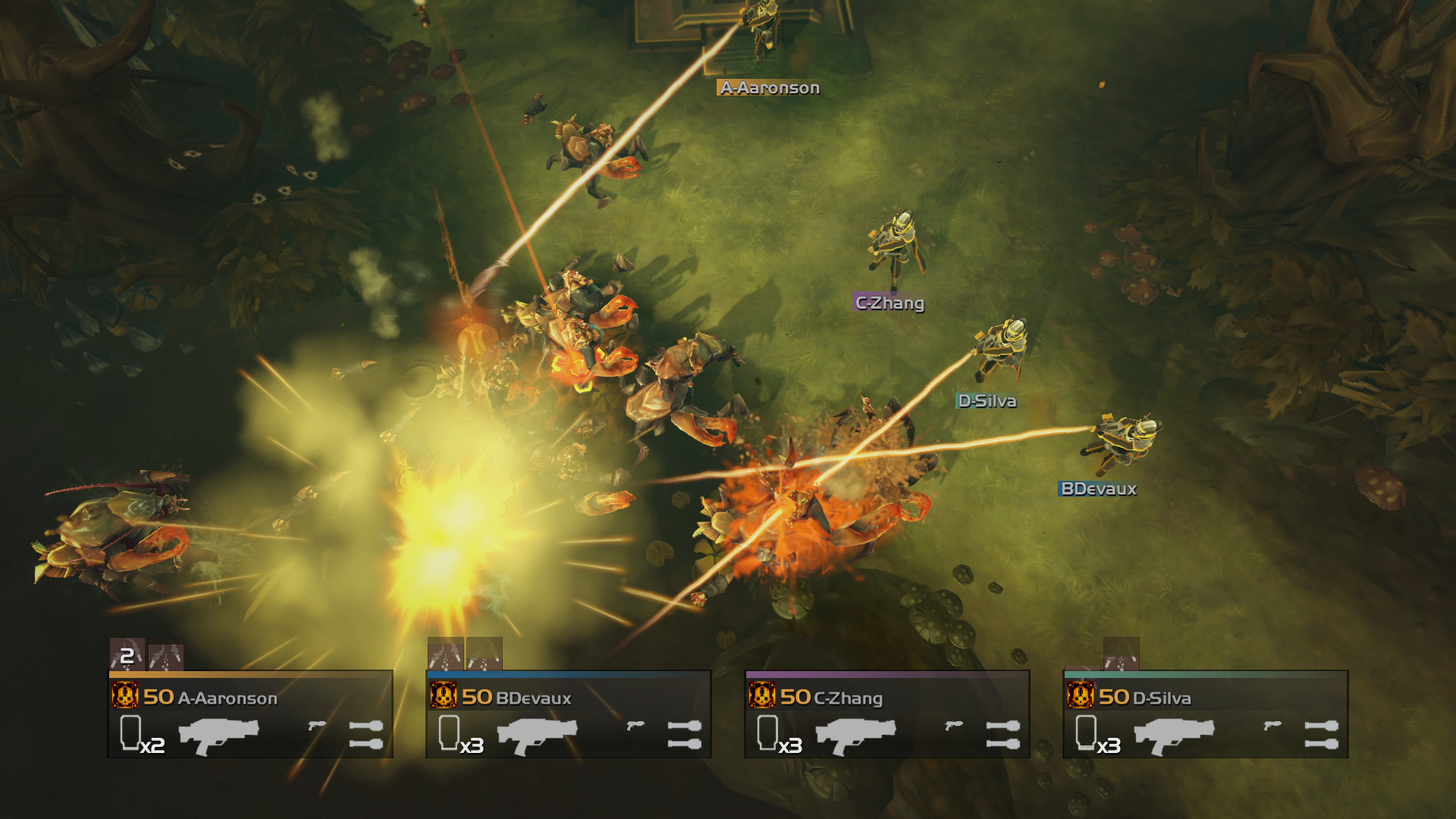Click BDevaux's blue health bar

pos(569,673)
